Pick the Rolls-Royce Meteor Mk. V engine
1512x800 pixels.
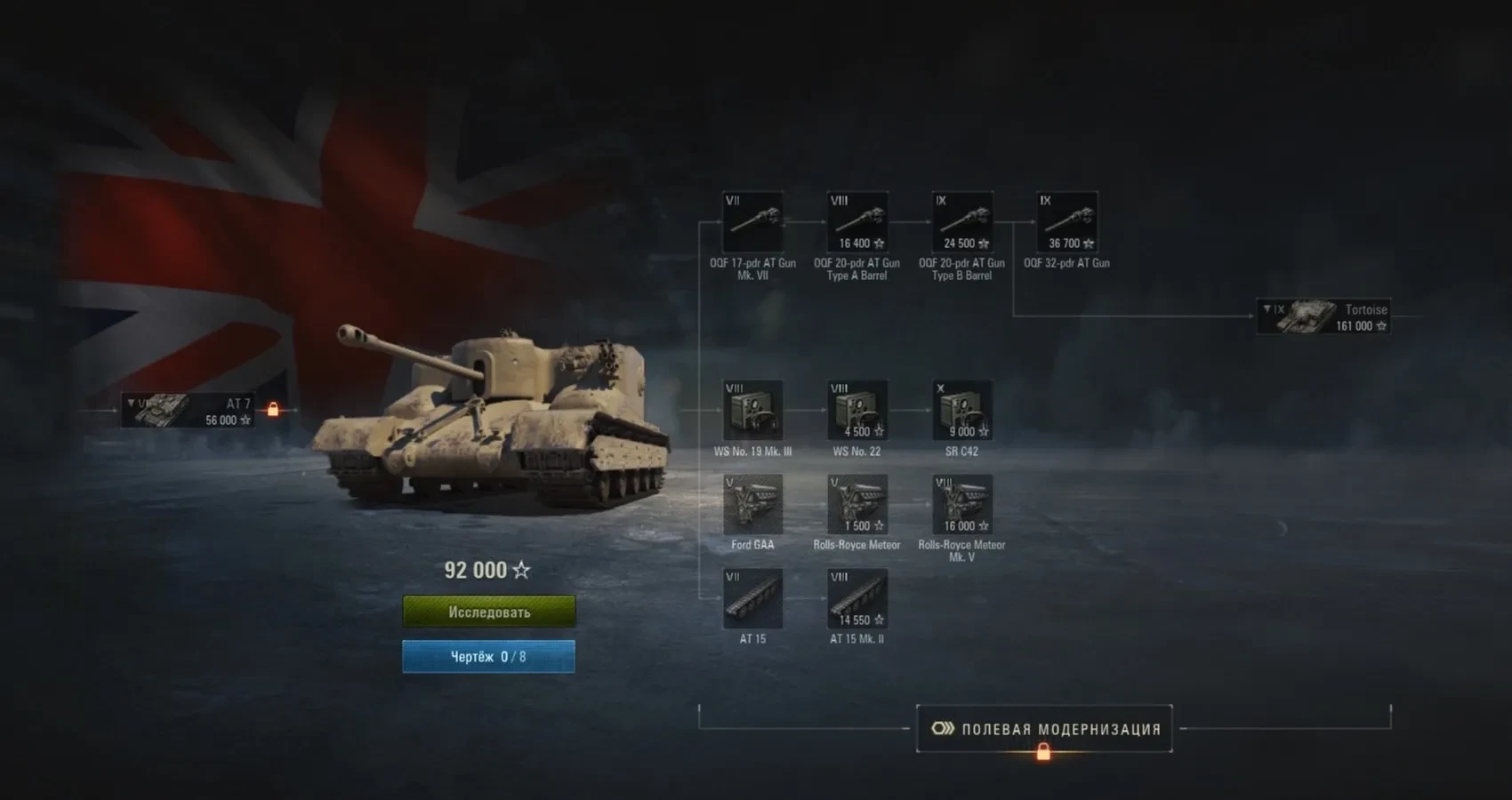point(962,505)
